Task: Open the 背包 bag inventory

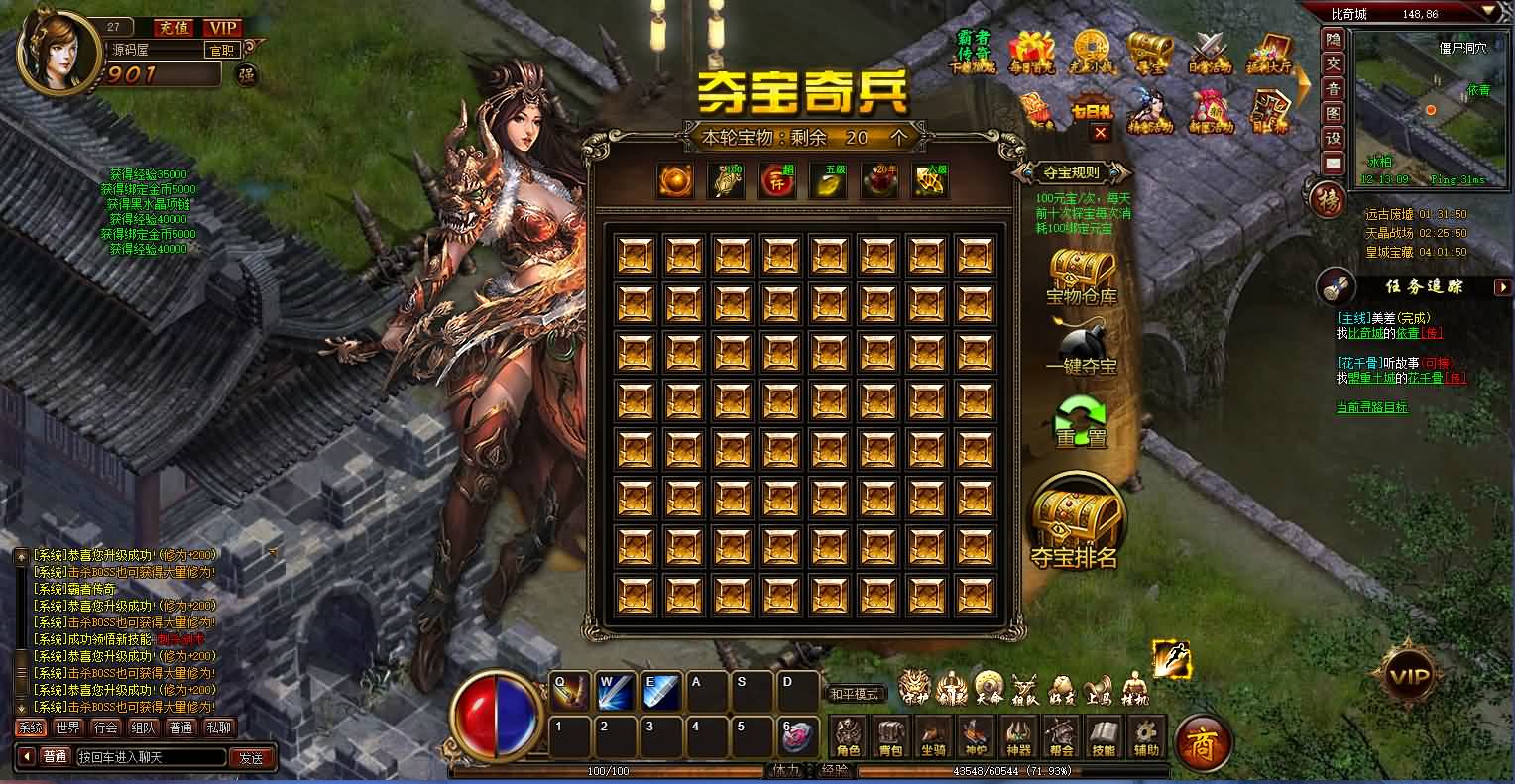Action: [x=891, y=737]
